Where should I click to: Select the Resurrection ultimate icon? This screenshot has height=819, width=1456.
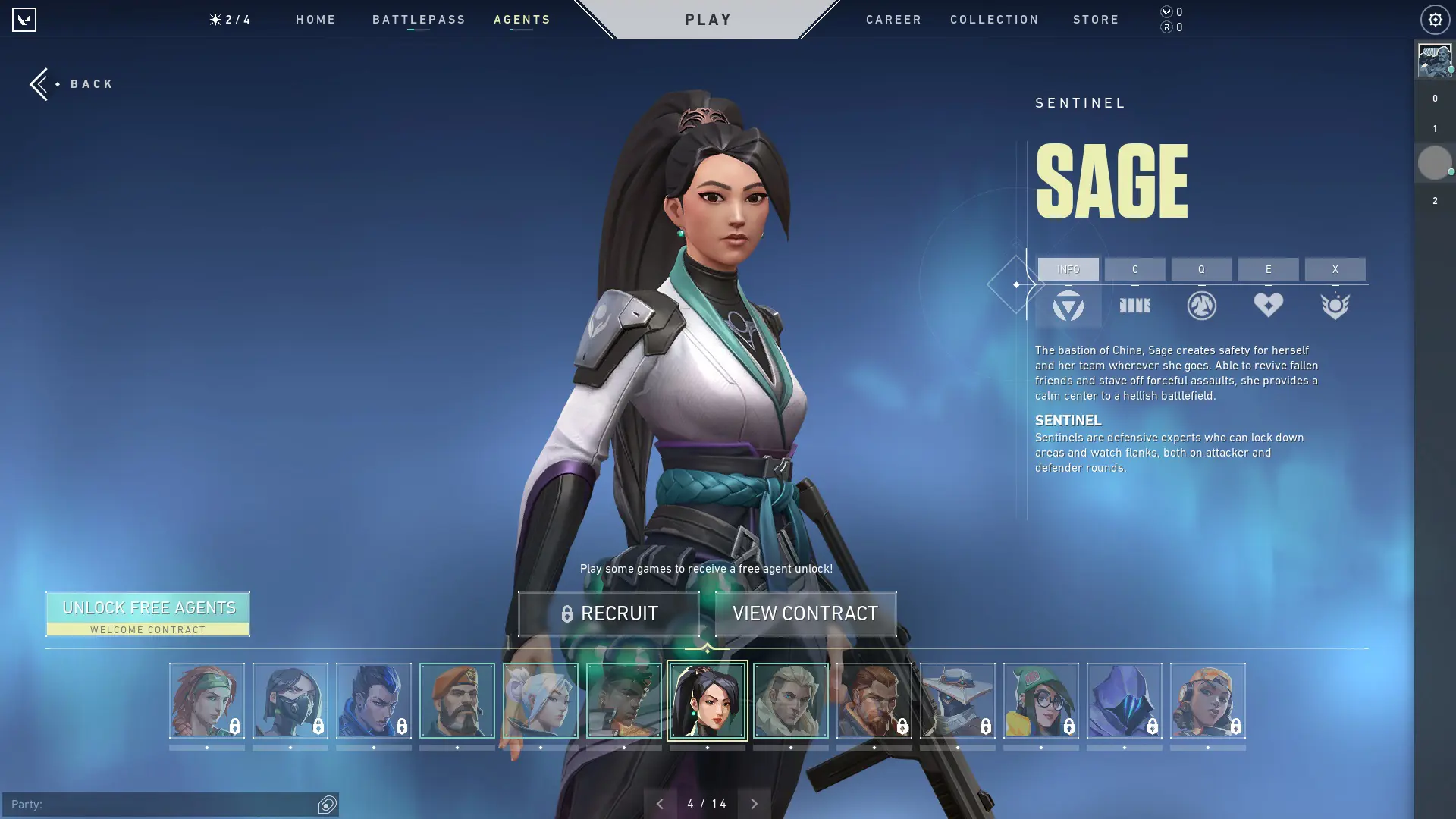coord(1335,306)
